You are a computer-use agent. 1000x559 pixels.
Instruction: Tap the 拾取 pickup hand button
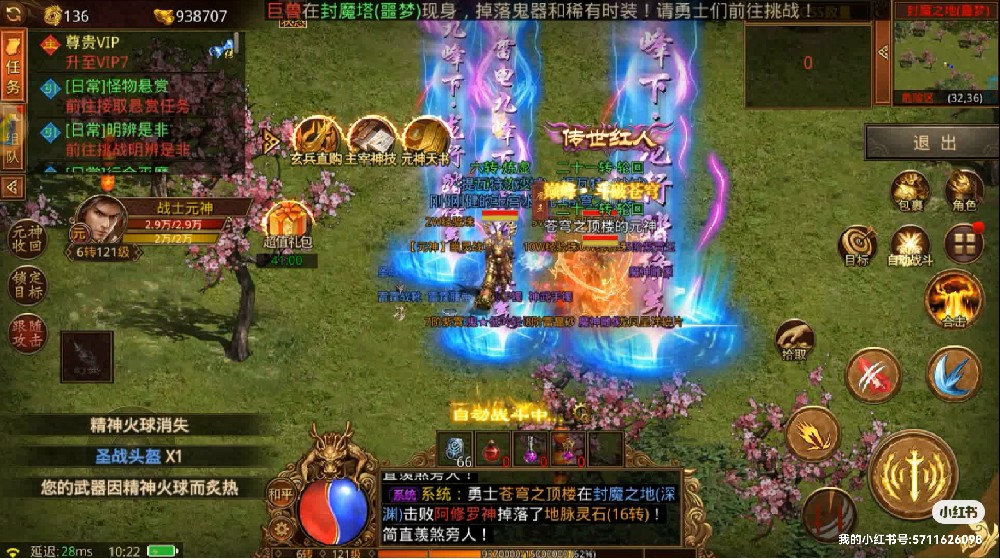pos(794,340)
